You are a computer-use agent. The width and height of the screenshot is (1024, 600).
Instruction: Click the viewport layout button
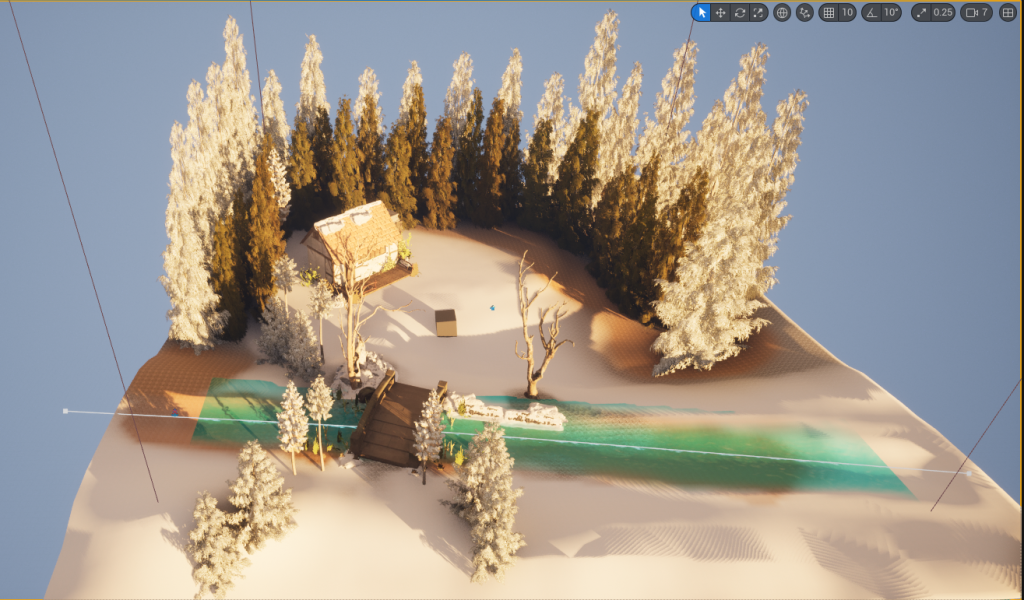[1007, 13]
